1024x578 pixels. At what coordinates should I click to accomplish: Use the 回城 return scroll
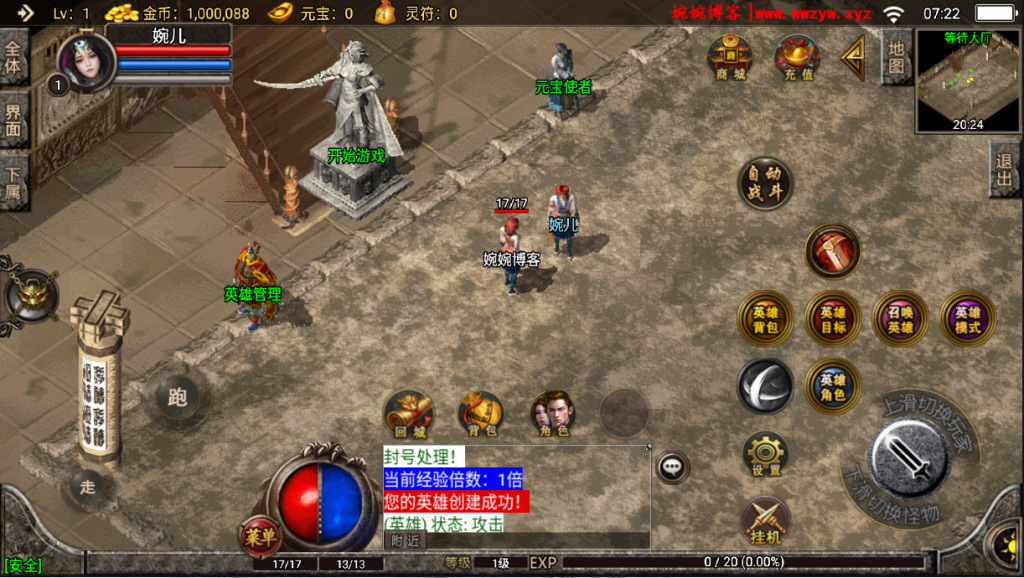click(409, 414)
